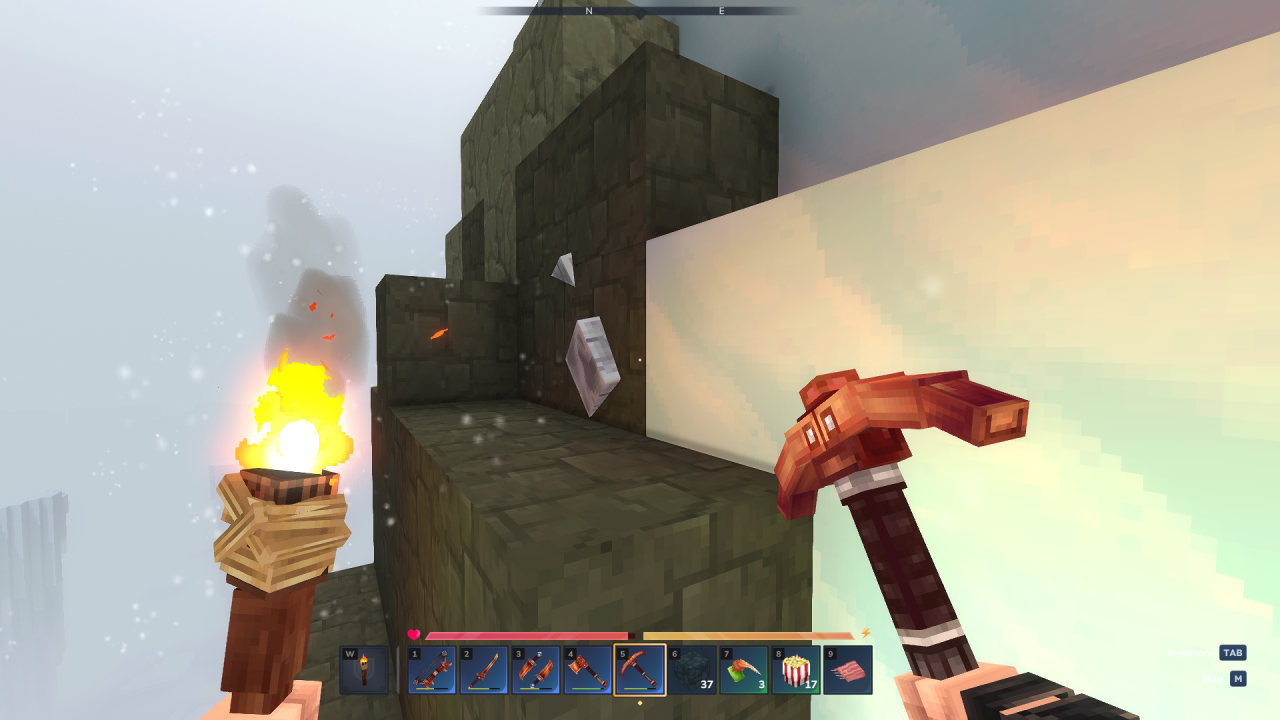Open the Map via the M key hint
1280x720 pixels.
[1238, 679]
